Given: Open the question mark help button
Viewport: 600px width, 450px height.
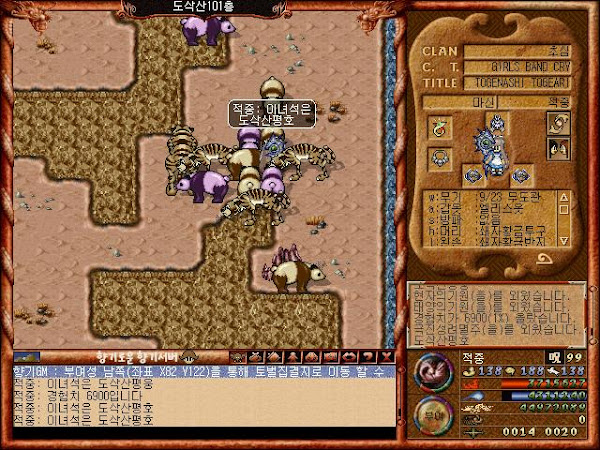Looking at the screenshot, I should click(368, 356).
